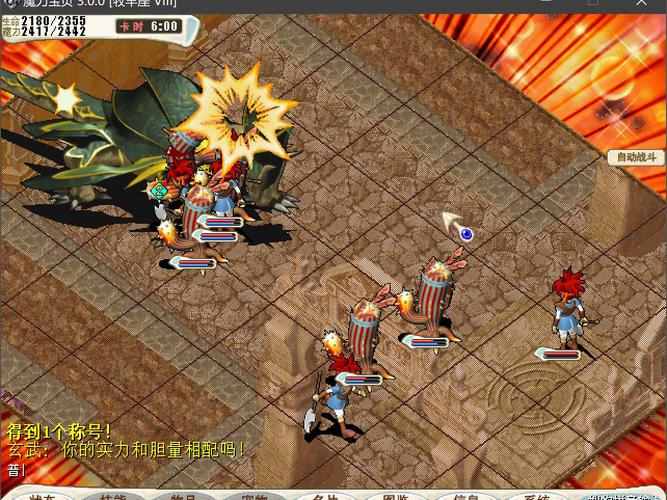Viewport: 667px width, 500px height.
Task: Open the 技能 skills menu
Action: click(x=112, y=496)
